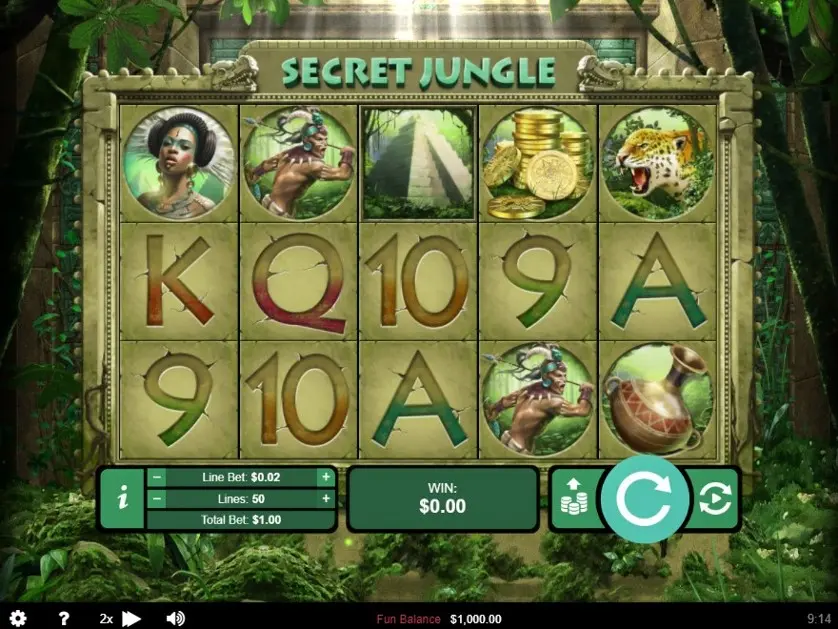The height and width of the screenshot is (629, 838).
Task: Increase the number of Lines
Action: click(x=325, y=498)
